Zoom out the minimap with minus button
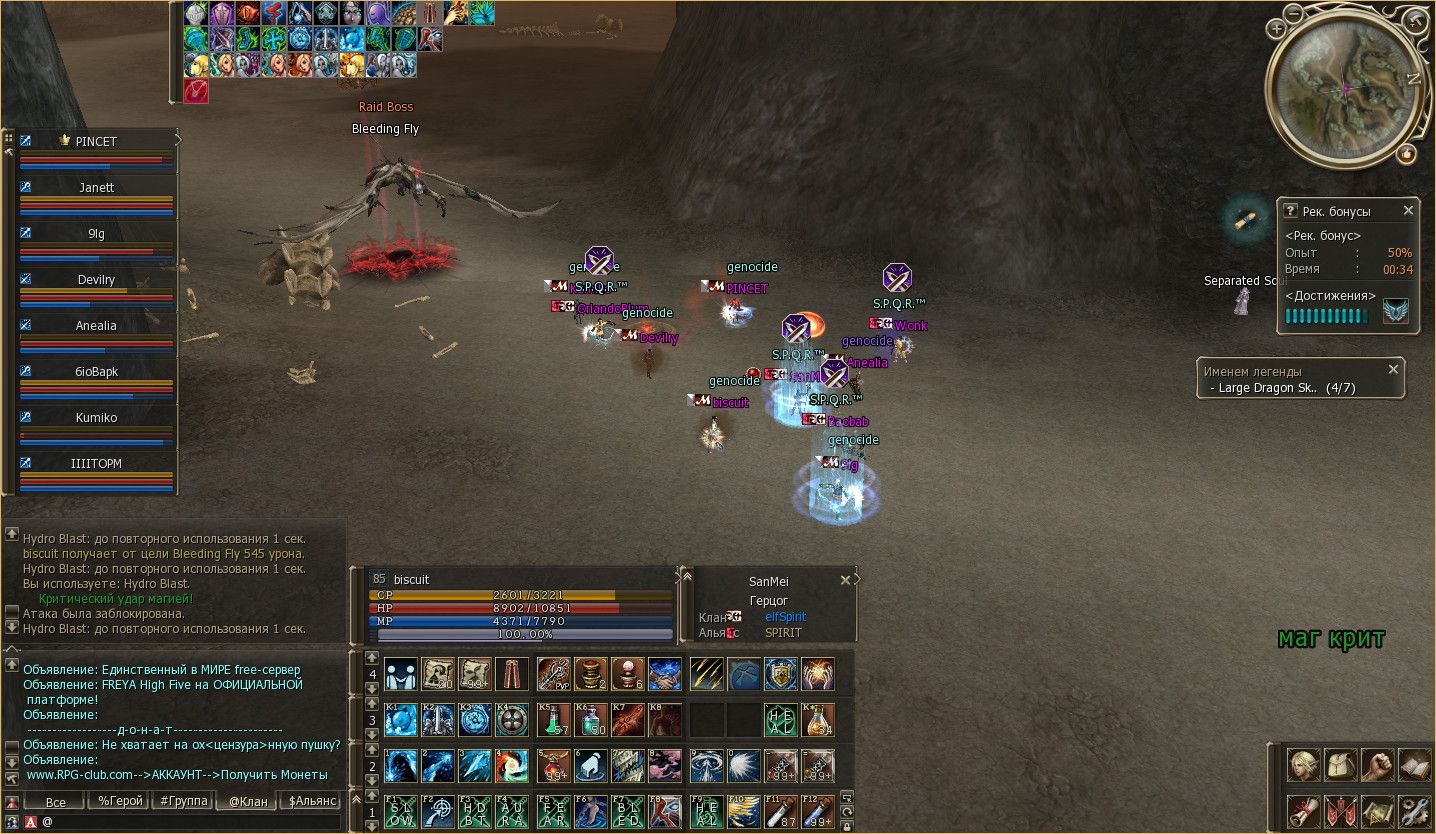Screen dimensions: 1436x834 click(x=1293, y=12)
